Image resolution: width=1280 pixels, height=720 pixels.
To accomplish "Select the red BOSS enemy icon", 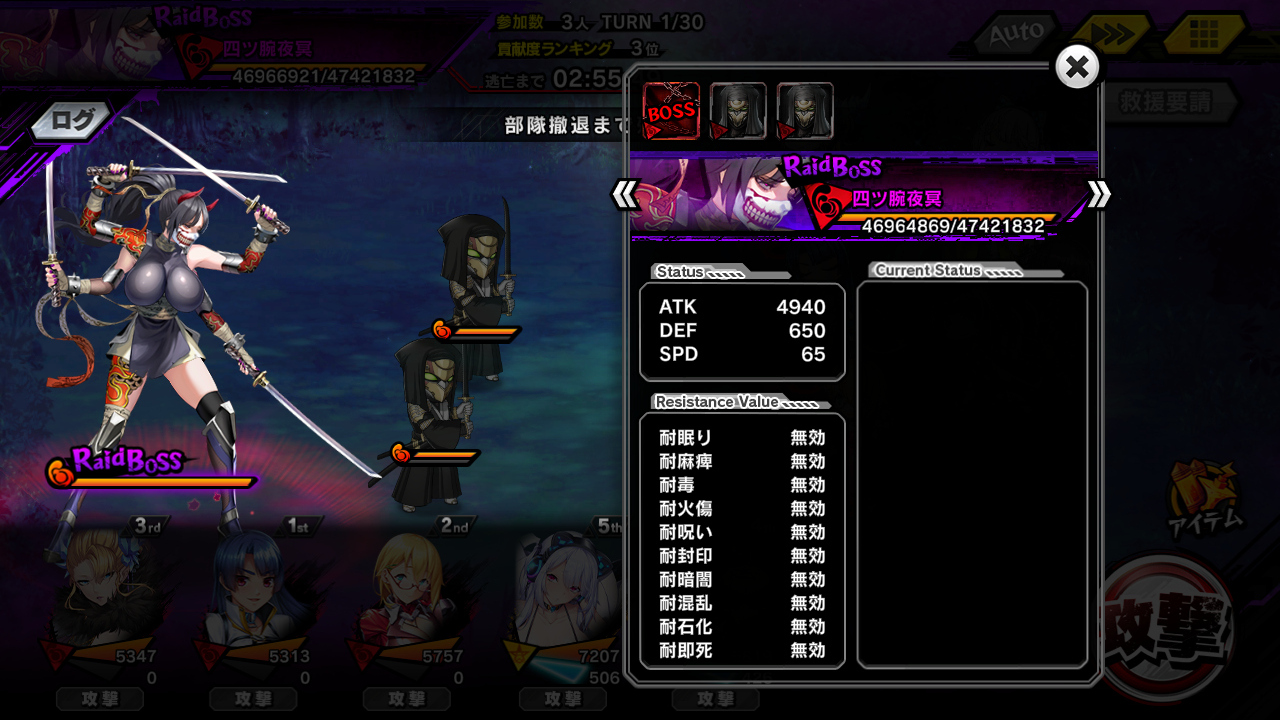I will point(671,111).
